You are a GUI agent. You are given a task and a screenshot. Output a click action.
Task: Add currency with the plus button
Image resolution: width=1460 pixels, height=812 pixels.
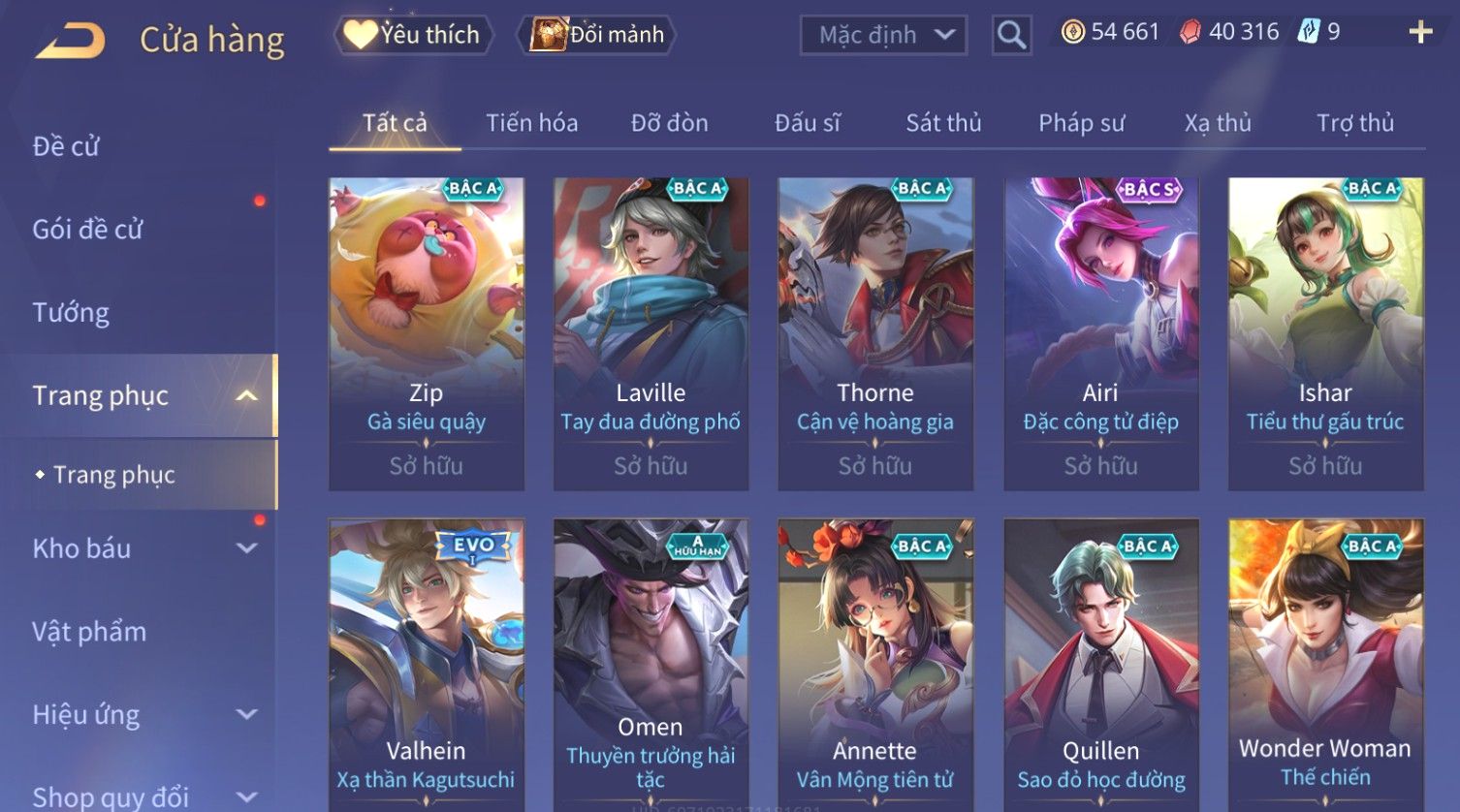pos(1420,33)
